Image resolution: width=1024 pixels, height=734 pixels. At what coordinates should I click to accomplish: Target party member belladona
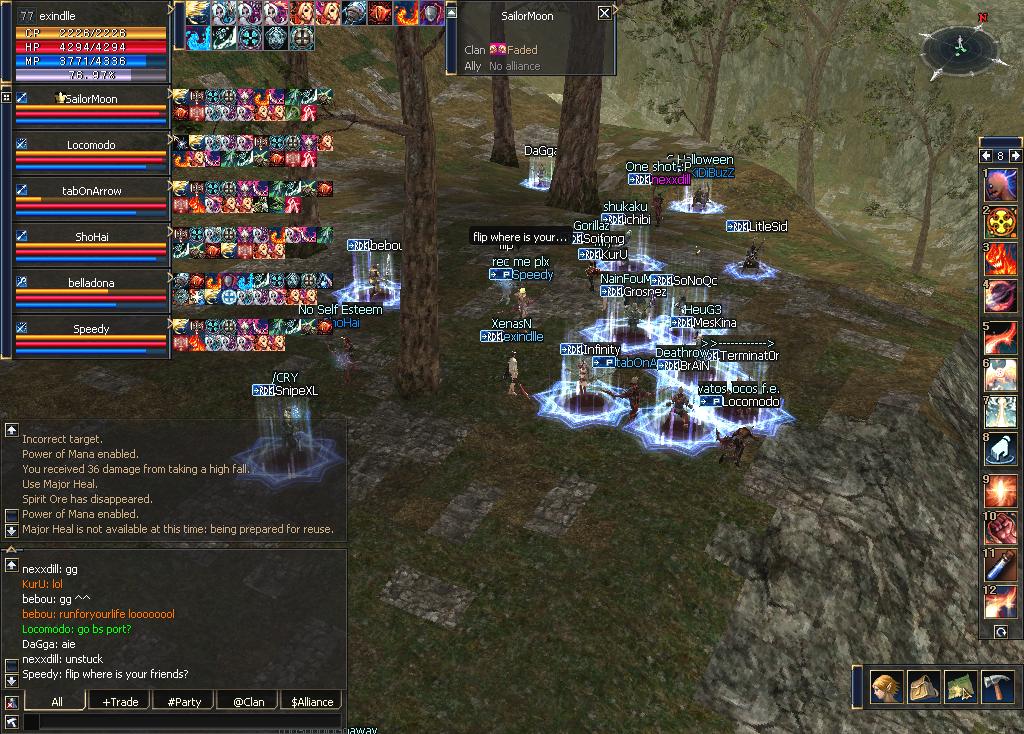91,283
